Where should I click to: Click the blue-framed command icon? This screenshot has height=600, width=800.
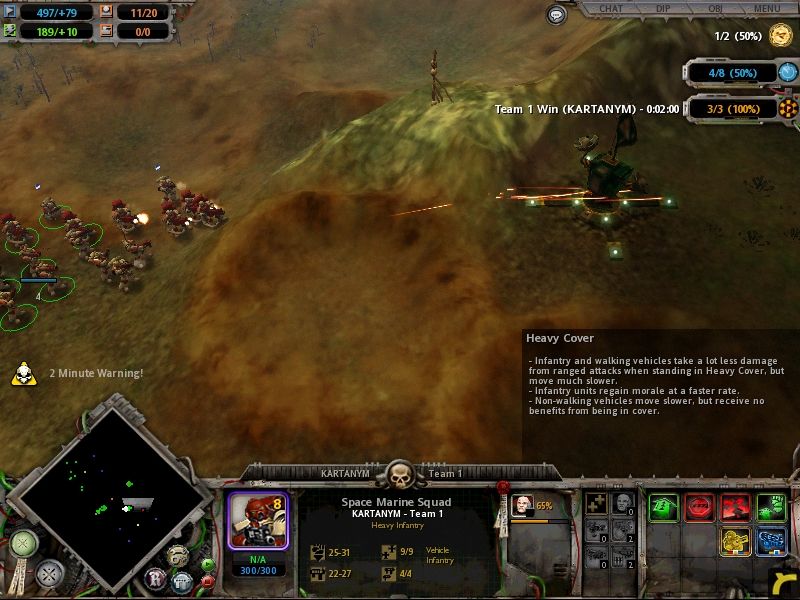[x=771, y=542]
